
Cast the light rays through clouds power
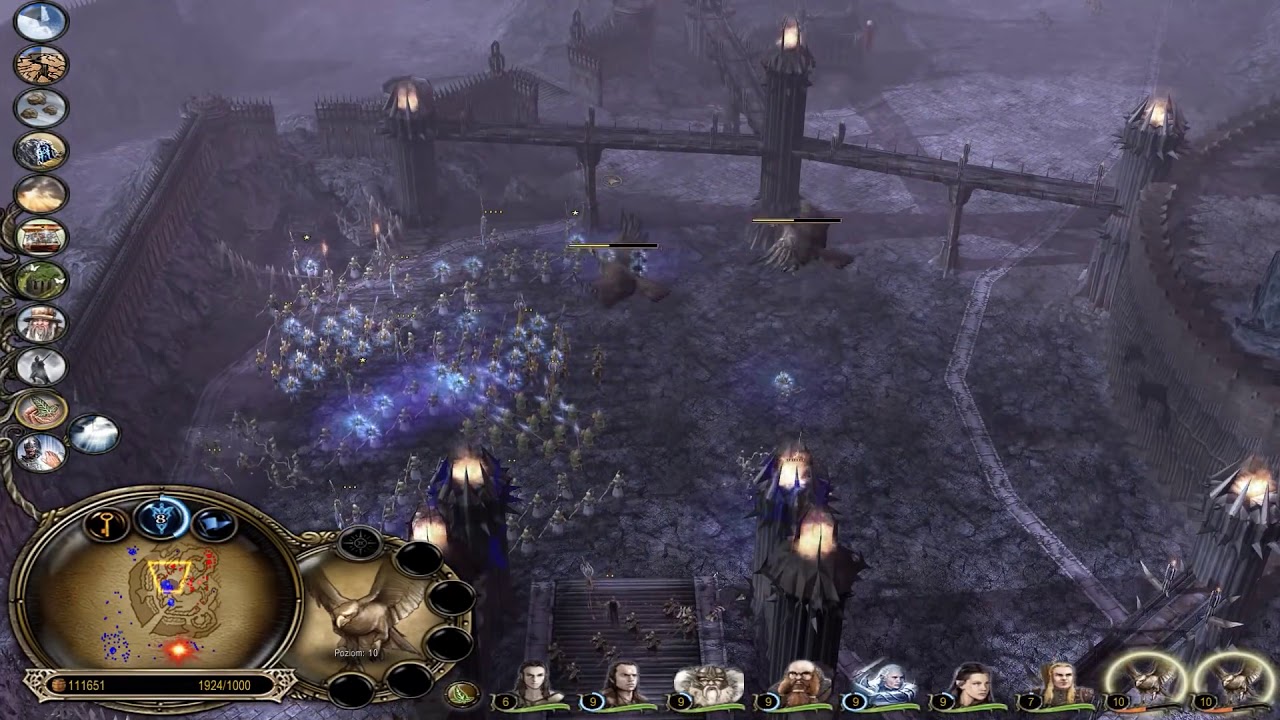tap(94, 434)
